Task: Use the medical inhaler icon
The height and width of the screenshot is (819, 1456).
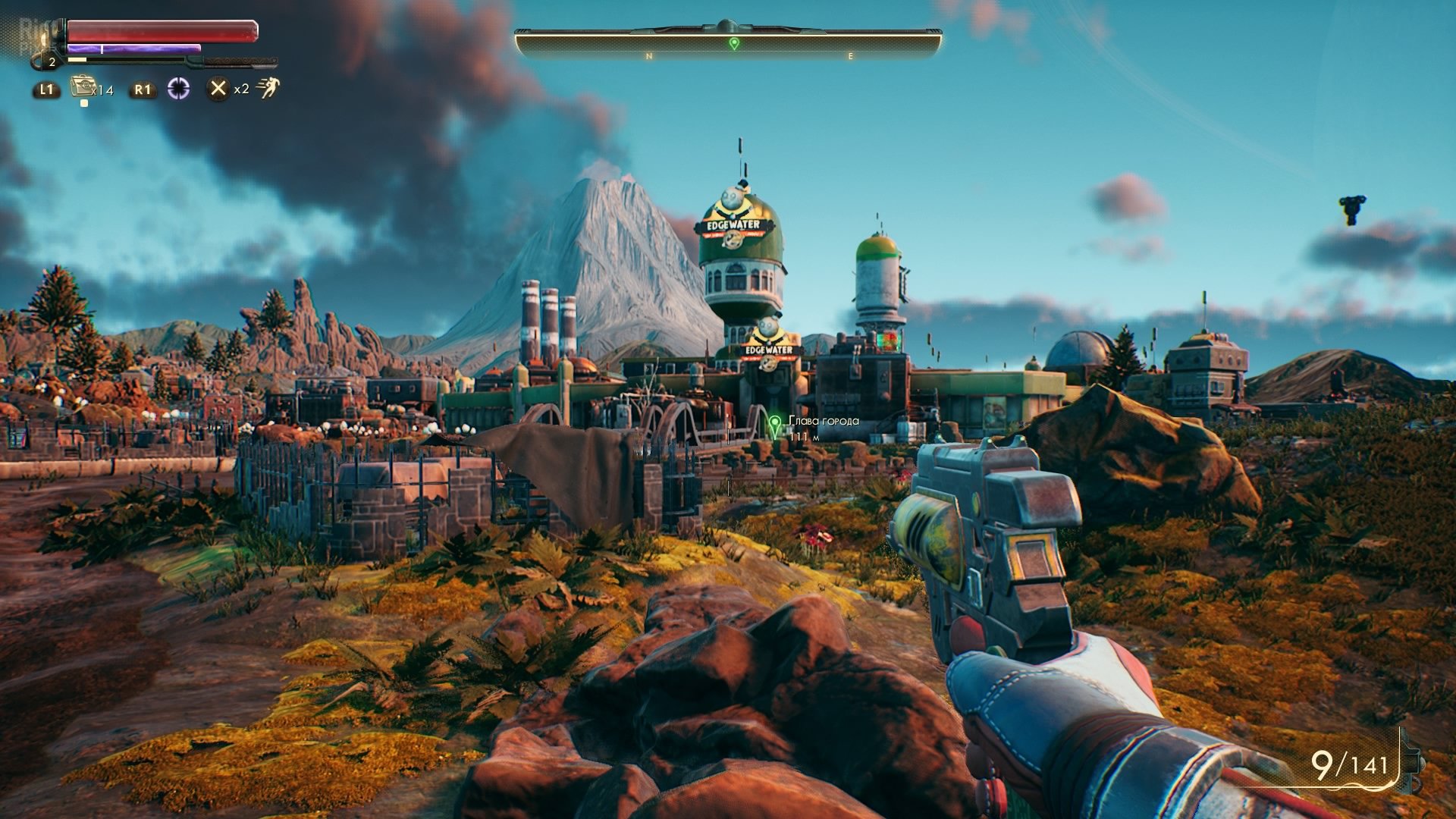Action: (x=82, y=87)
